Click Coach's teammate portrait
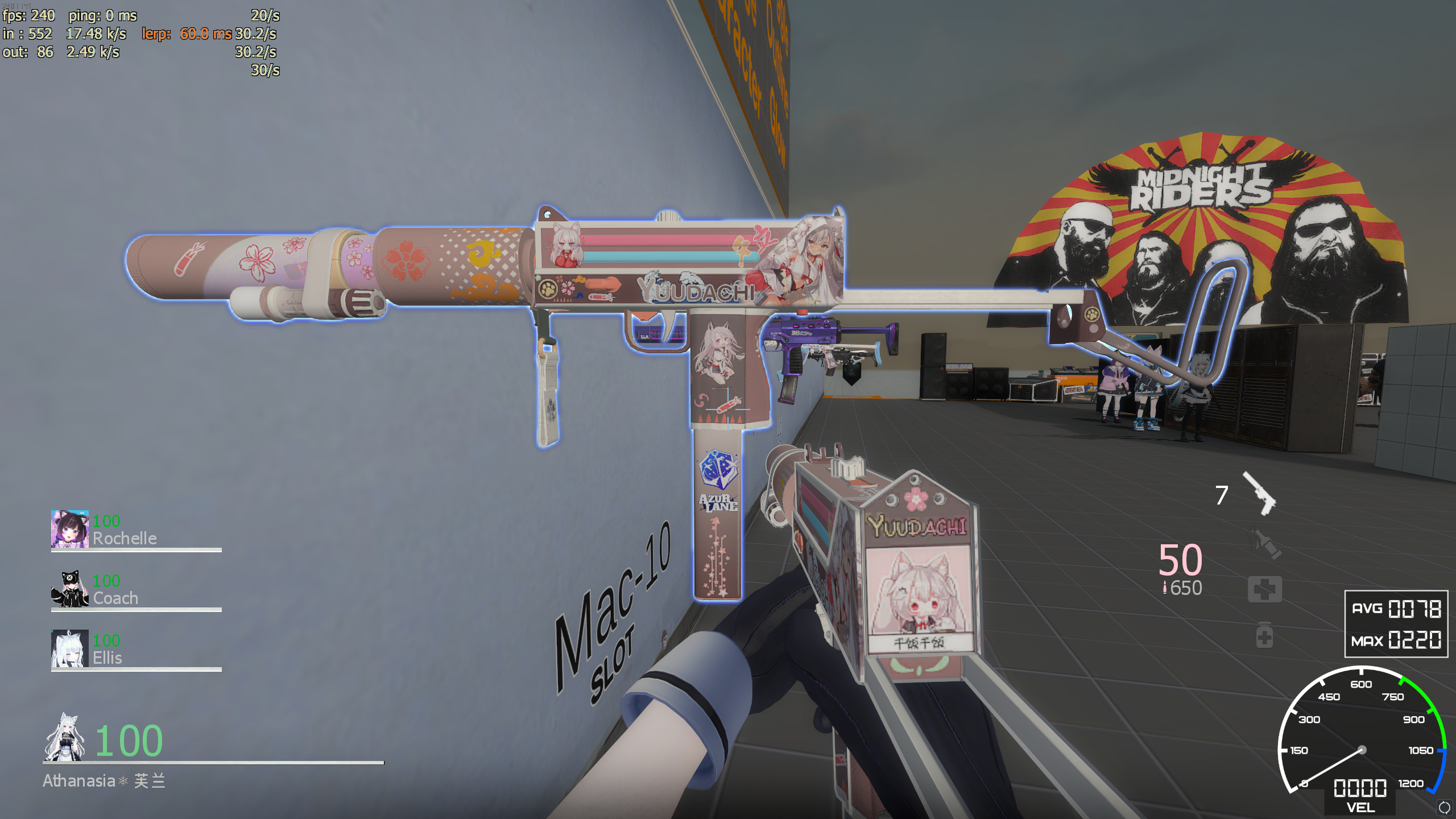The width and height of the screenshot is (1456, 819). click(69, 589)
